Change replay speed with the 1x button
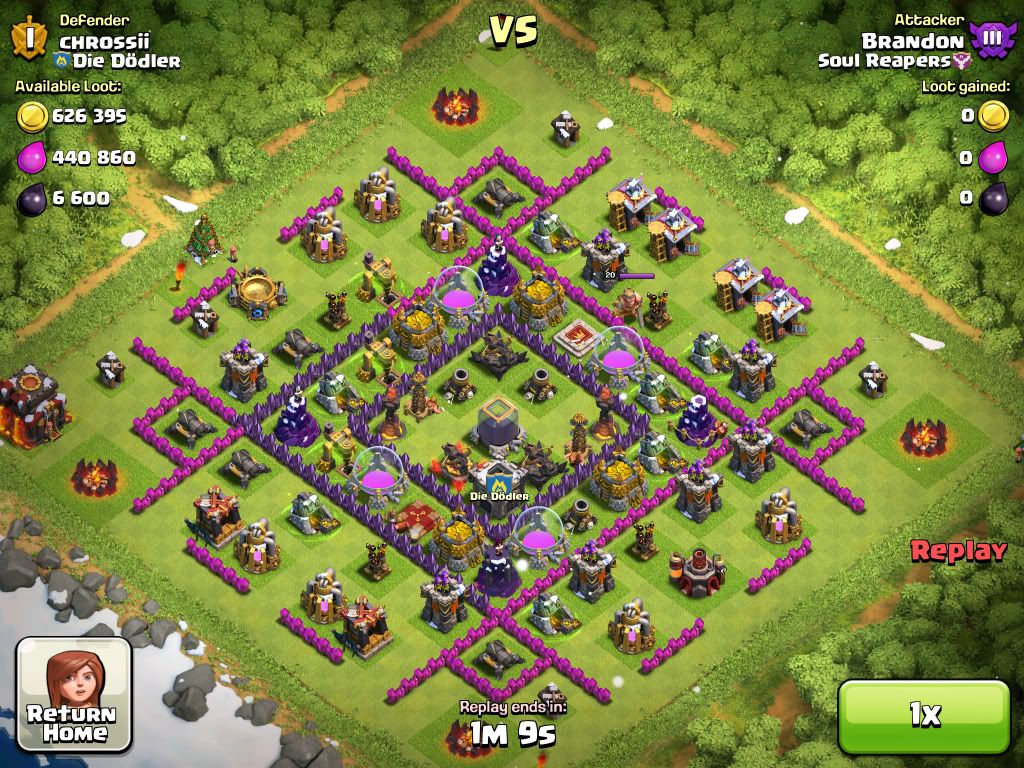The height and width of the screenshot is (768, 1024). (923, 714)
